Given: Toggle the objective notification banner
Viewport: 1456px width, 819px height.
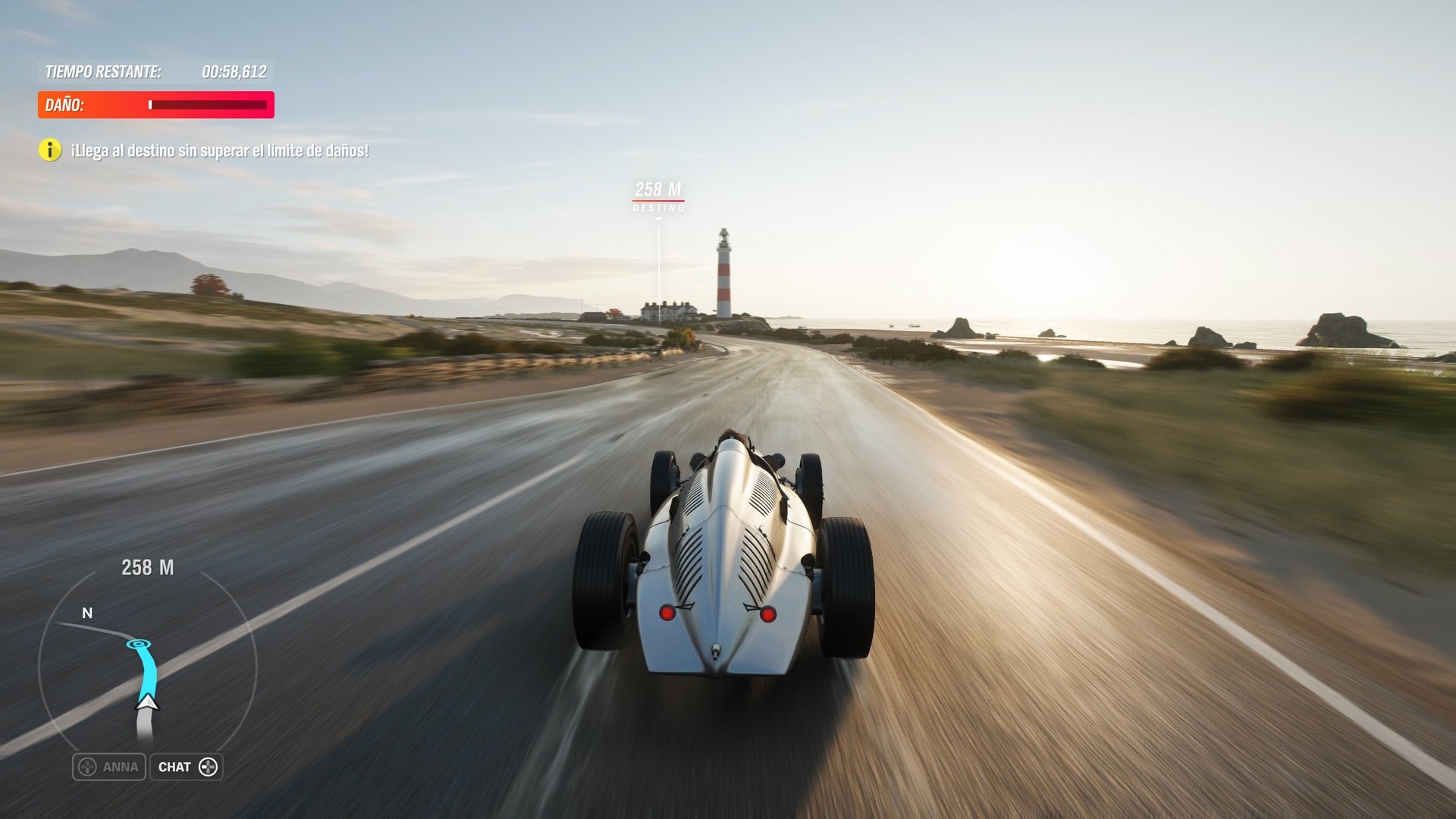Looking at the screenshot, I should tap(218, 151).
